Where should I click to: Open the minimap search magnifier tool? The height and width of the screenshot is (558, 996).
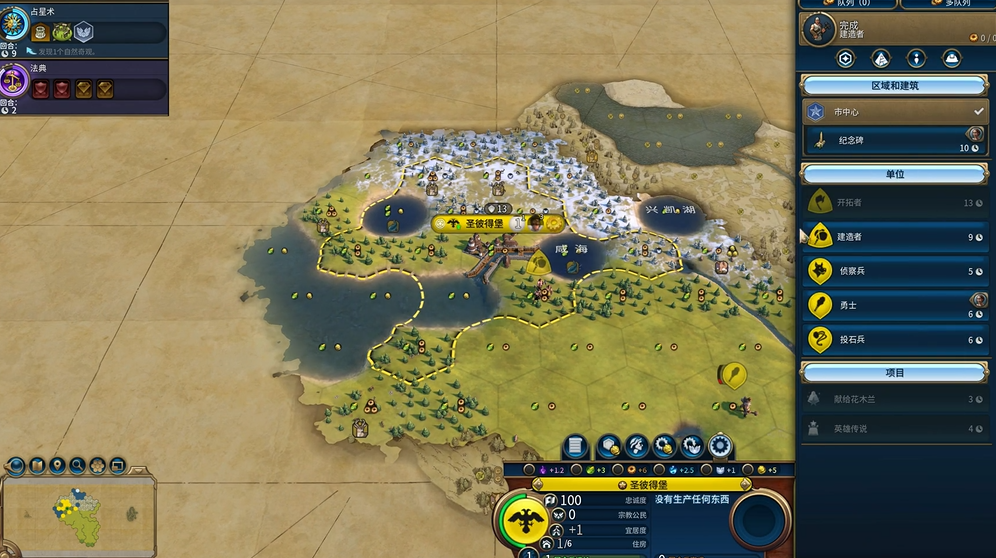[77, 466]
